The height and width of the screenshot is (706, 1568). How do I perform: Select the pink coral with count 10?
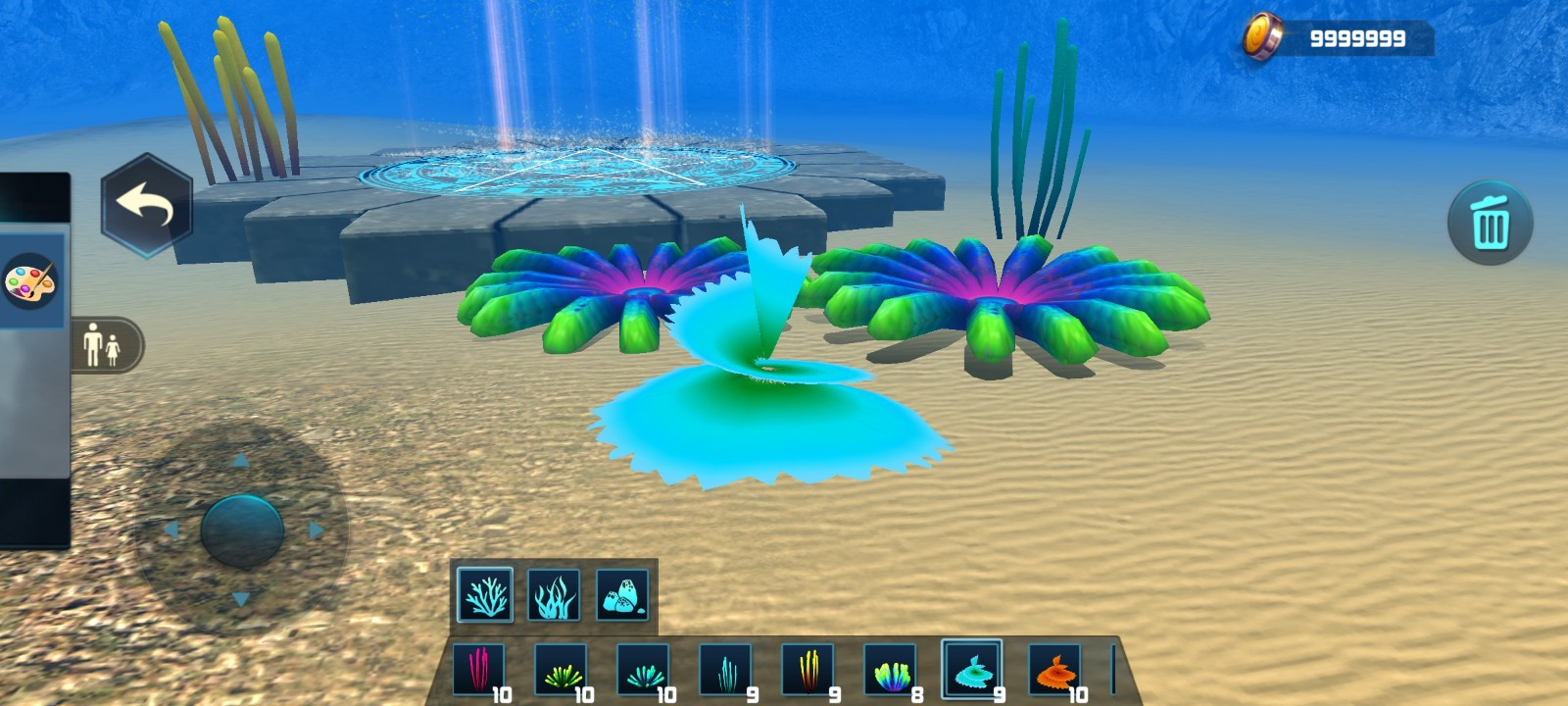tap(480, 670)
